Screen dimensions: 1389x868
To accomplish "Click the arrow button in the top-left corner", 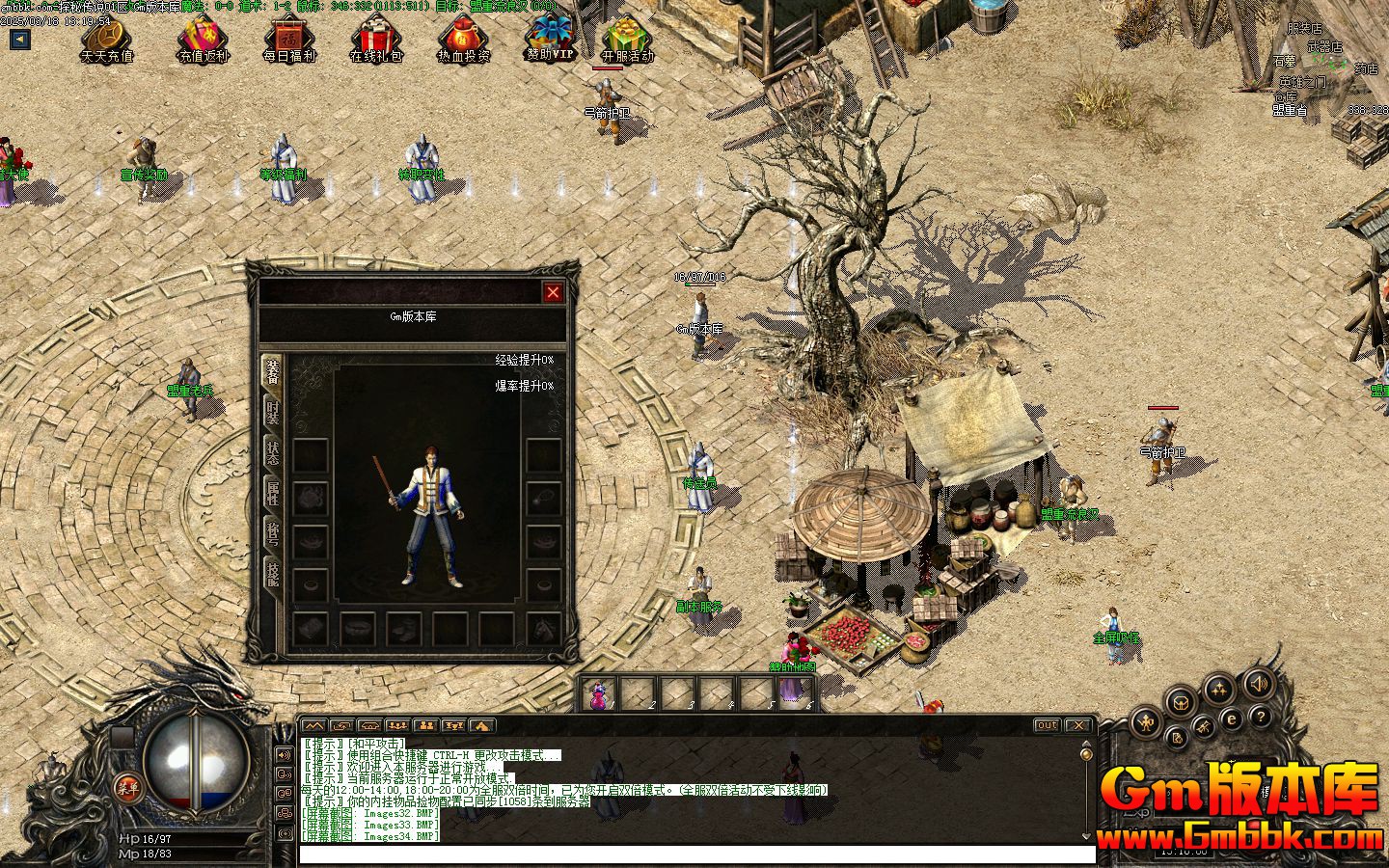I will (19, 40).
